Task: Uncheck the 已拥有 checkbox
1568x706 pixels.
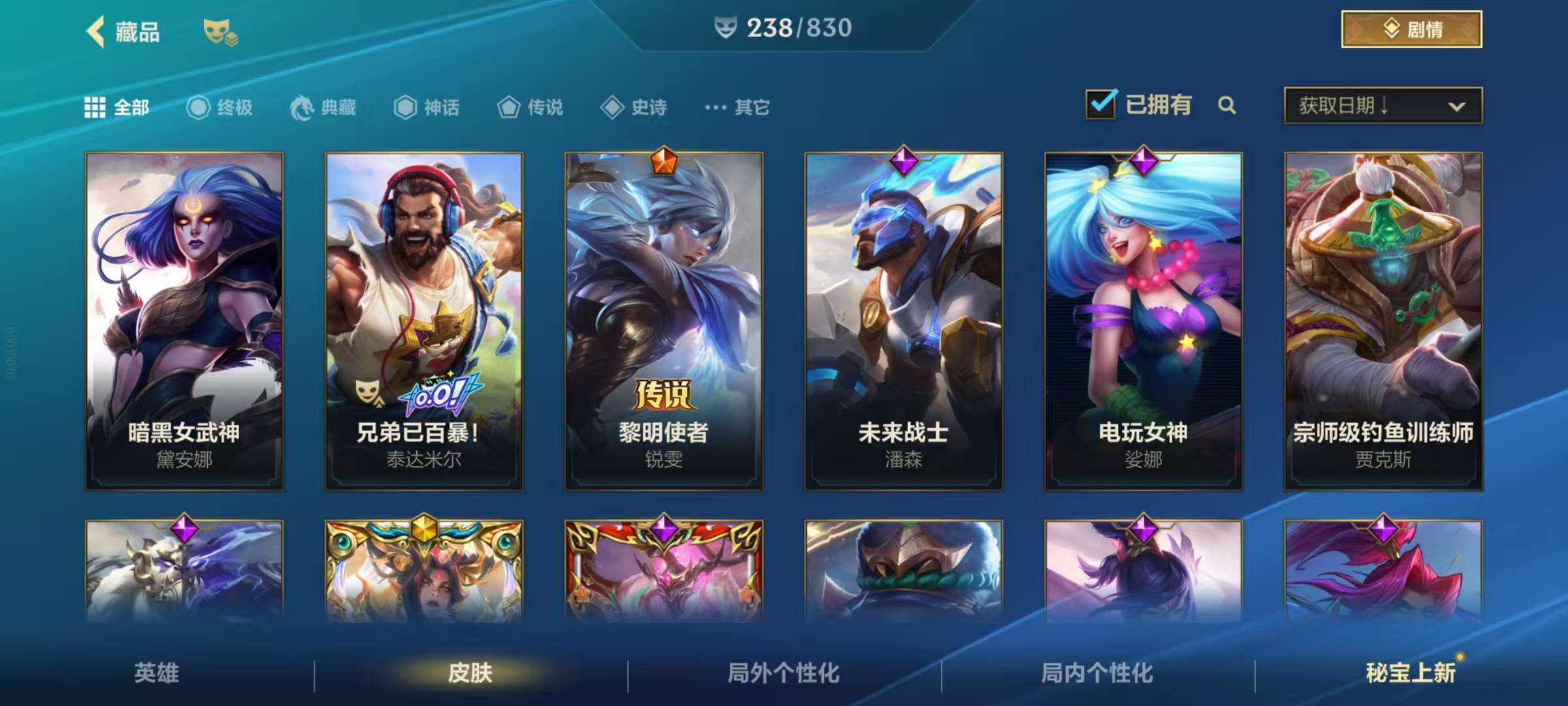Action: (x=1100, y=103)
